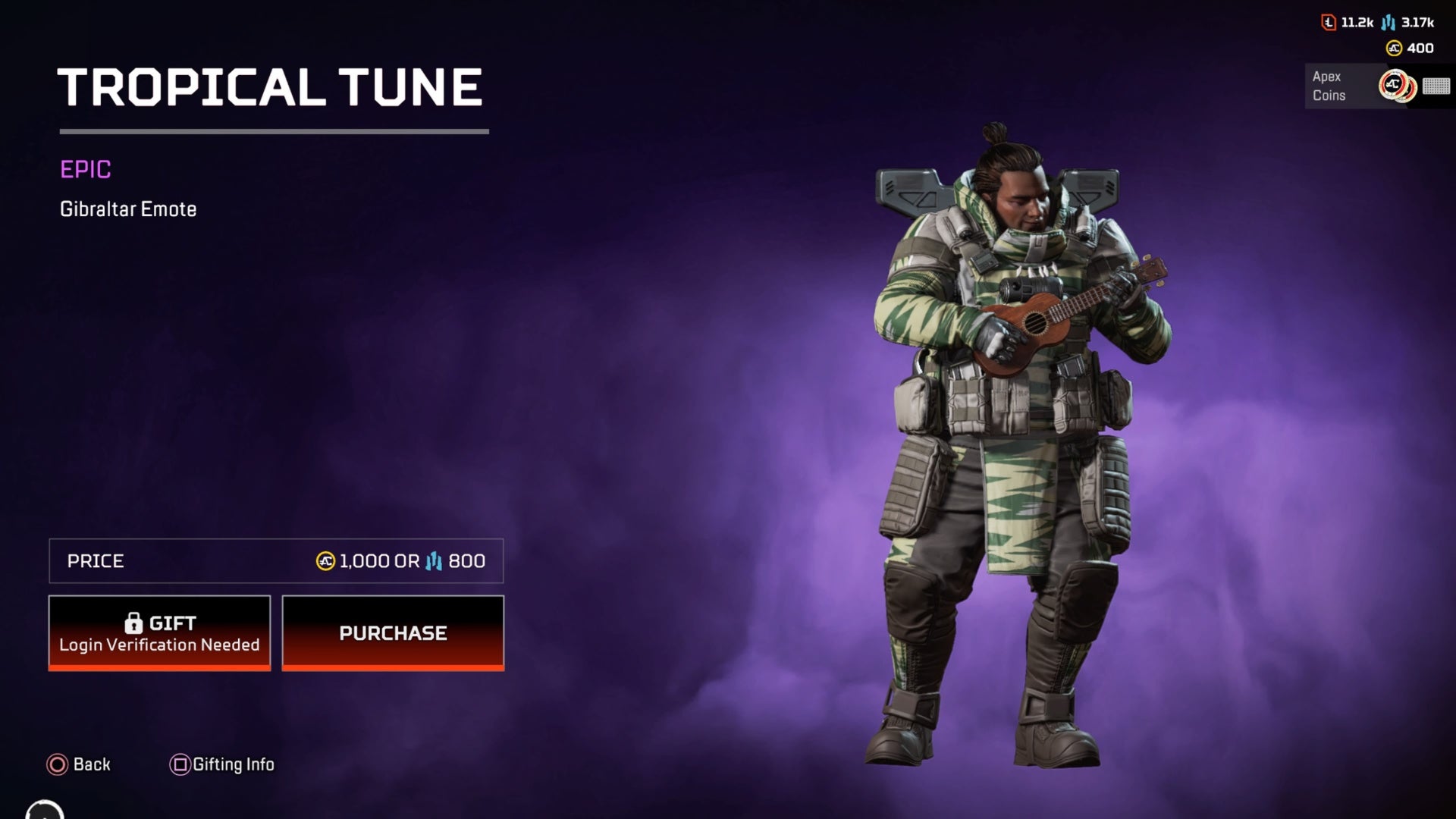
Task: Click the EPIC rarity label
Action: pyautogui.click(x=86, y=170)
